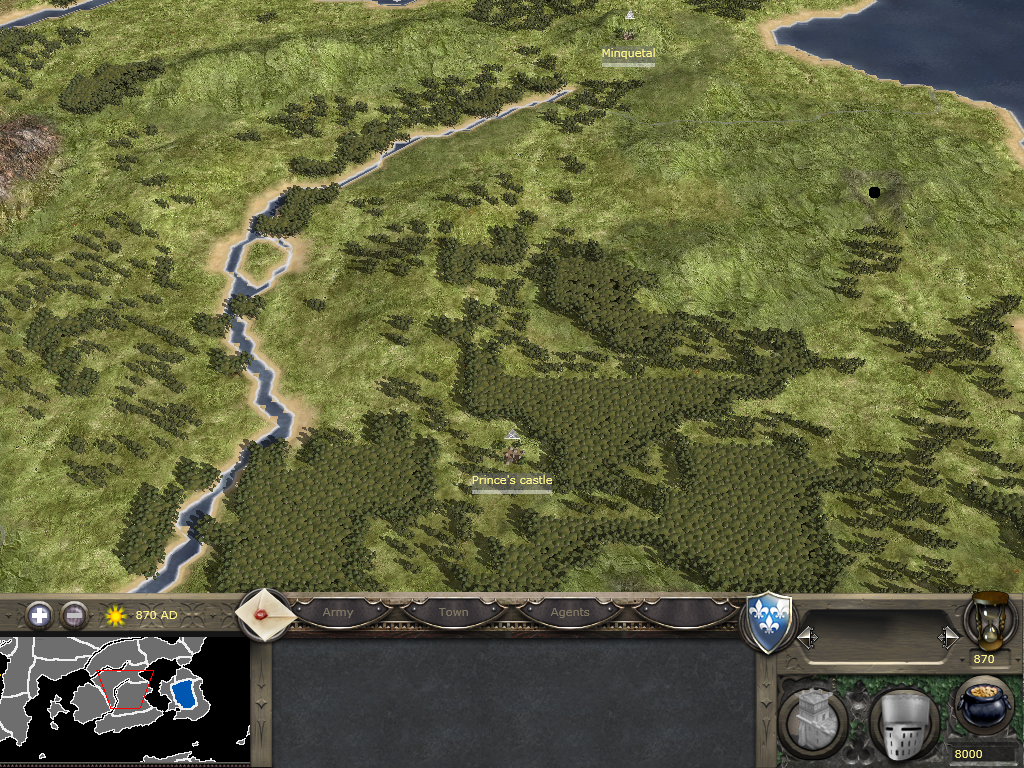
Task: Switch to the Town tab
Action: 453,612
